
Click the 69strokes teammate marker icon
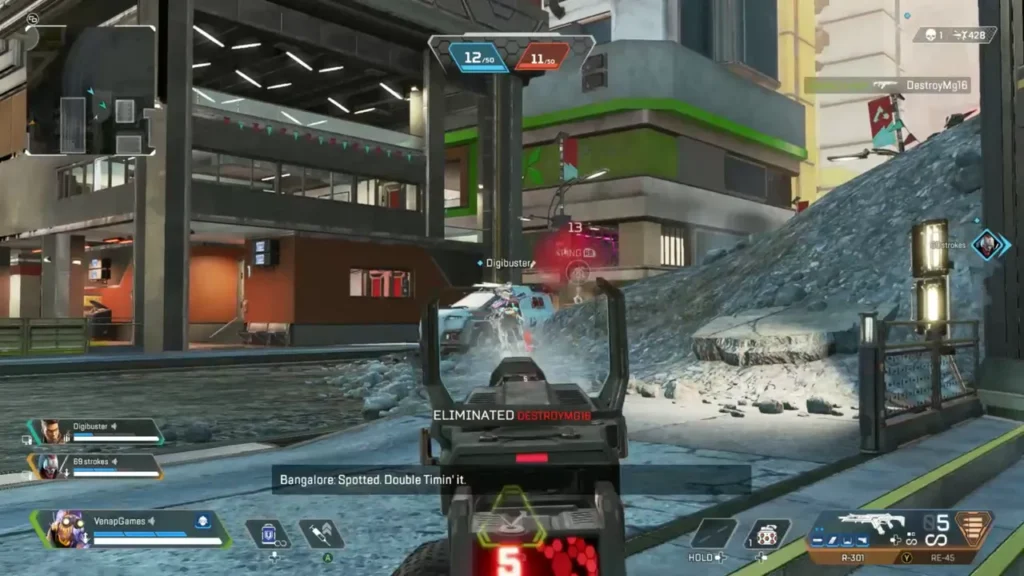[x=987, y=244]
